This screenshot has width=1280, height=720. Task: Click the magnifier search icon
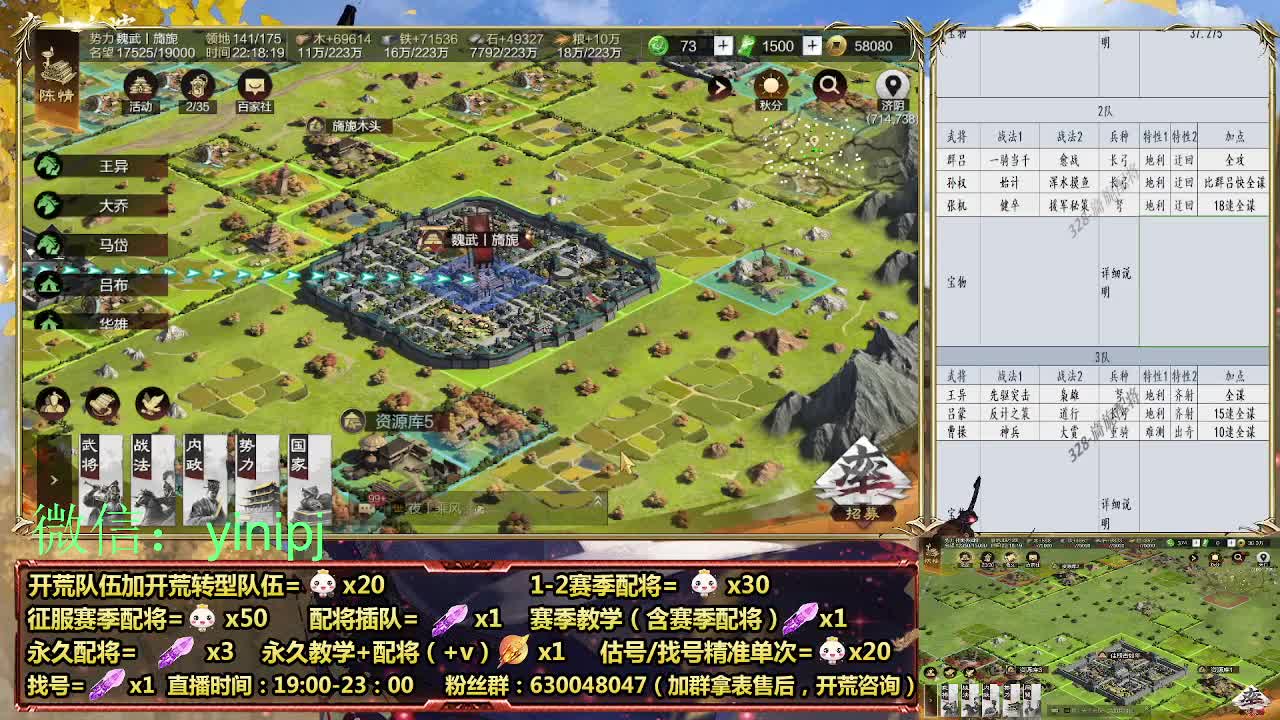pyautogui.click(x=830, y=82)
